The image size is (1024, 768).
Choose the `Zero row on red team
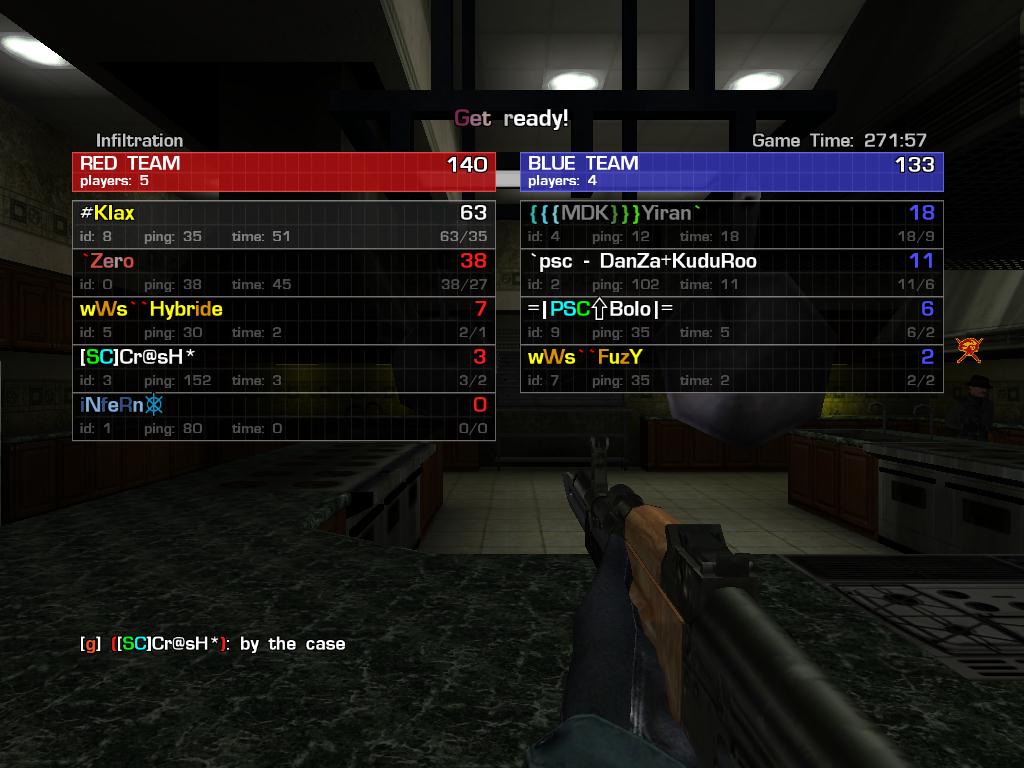click(283, 272)
